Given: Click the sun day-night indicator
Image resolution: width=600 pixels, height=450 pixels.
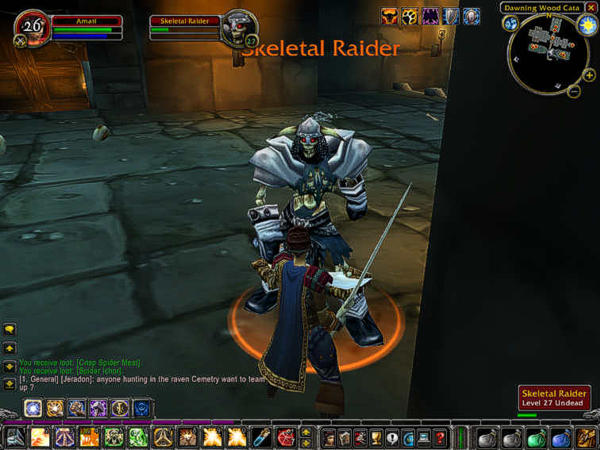Looking at the screenshot, I should point(587,24).
